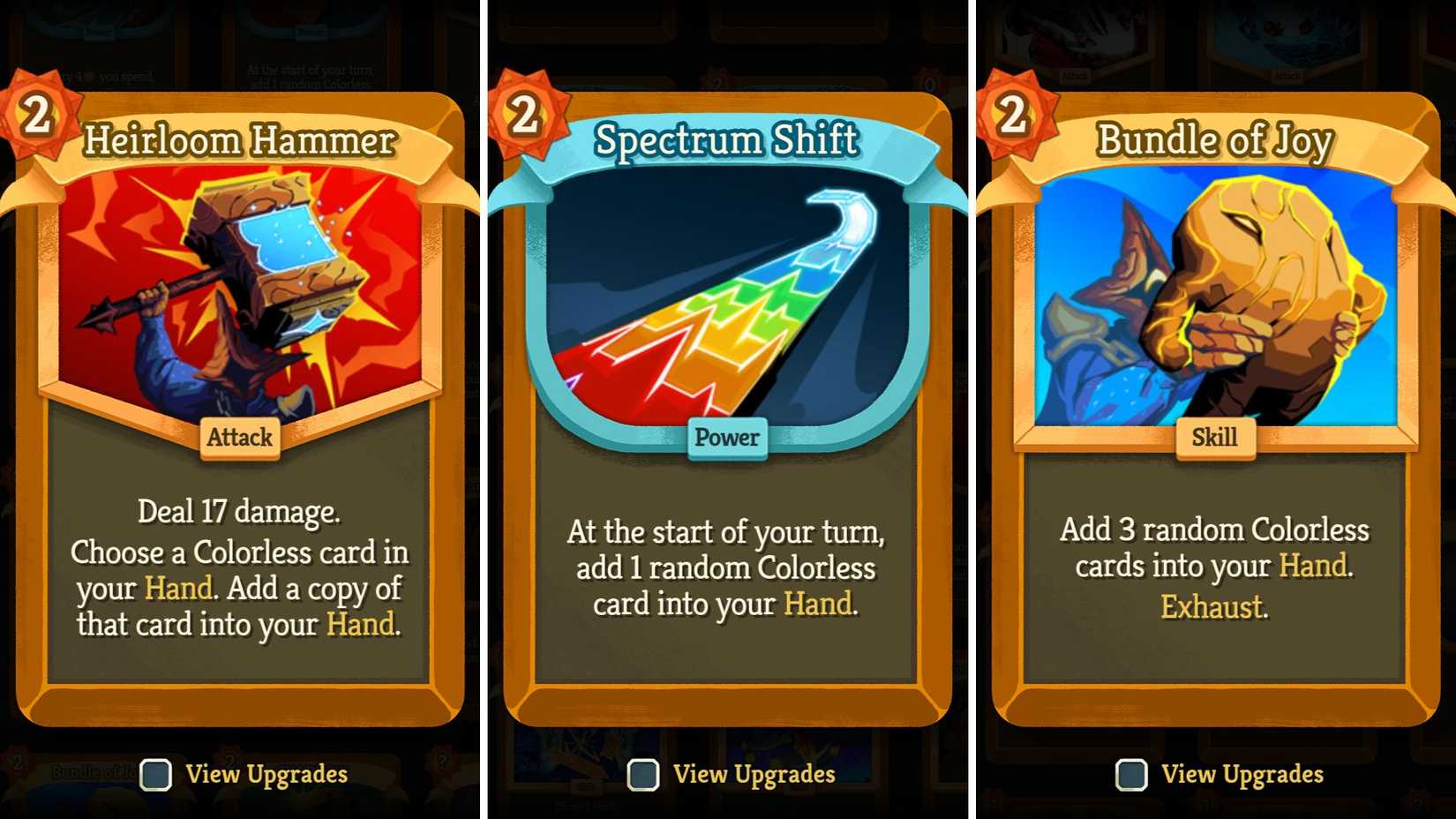This screenshot has height=819, width=1456.
Task: Enable View Upgrades for Heirloom Hammer
Action: coord(156,775)
